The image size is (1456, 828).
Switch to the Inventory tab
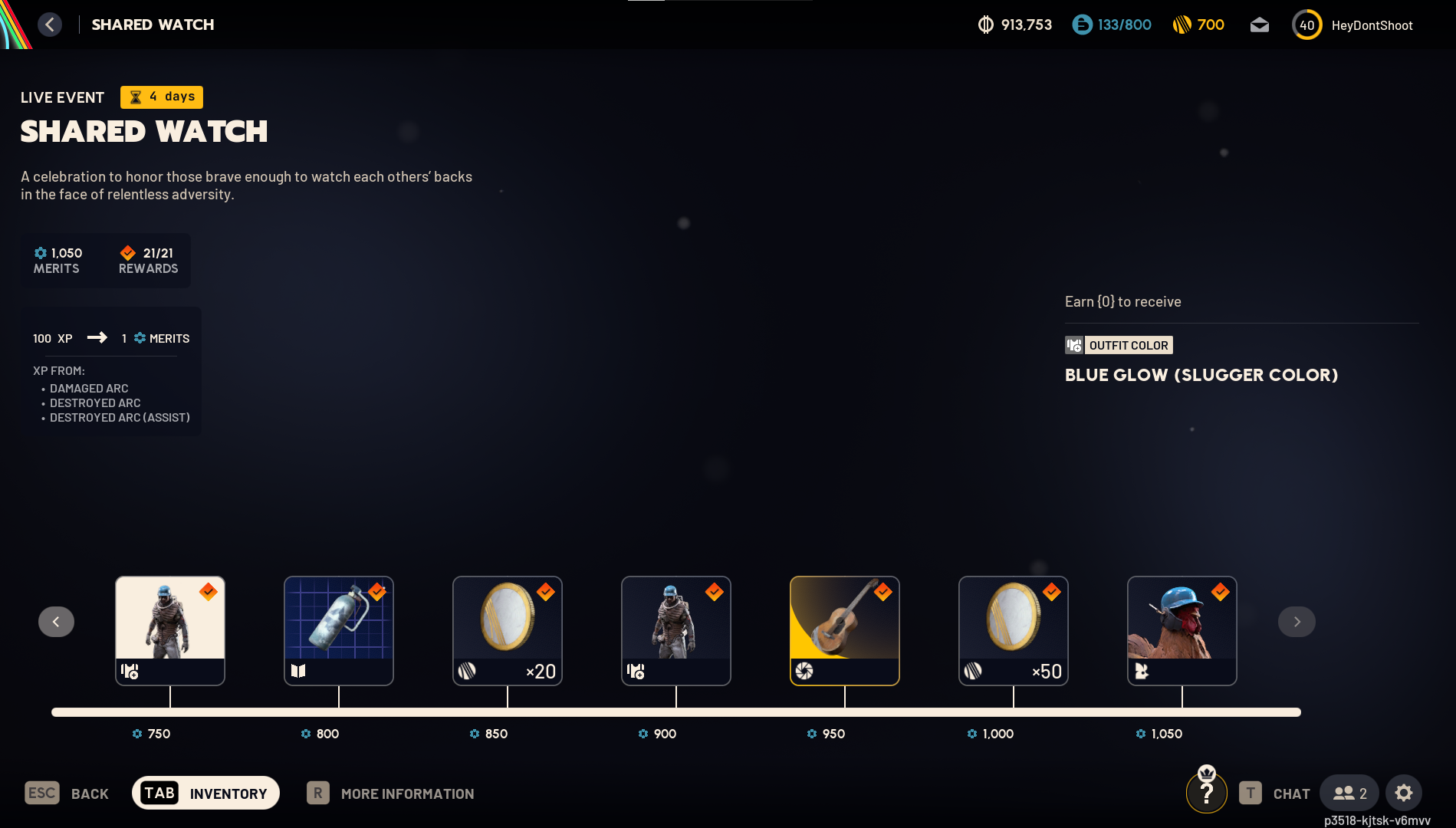205,793
